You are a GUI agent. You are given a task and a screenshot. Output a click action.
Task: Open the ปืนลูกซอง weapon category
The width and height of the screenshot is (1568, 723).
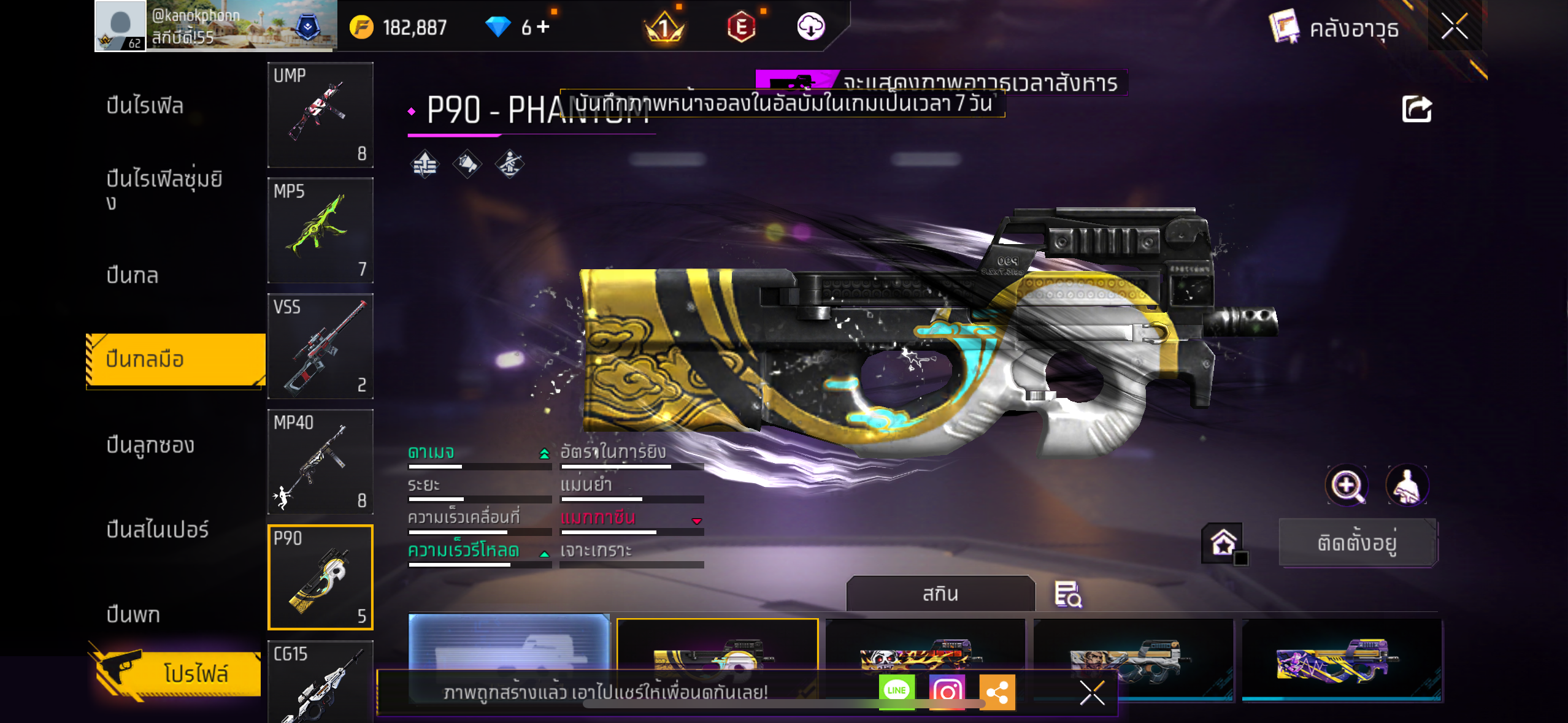click(x=150, y=445)
